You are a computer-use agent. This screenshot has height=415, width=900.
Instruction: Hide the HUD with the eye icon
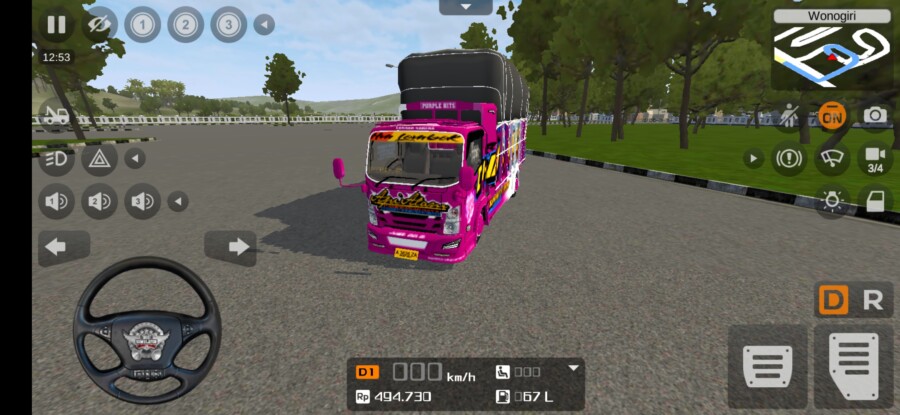(x=98, y=24)
